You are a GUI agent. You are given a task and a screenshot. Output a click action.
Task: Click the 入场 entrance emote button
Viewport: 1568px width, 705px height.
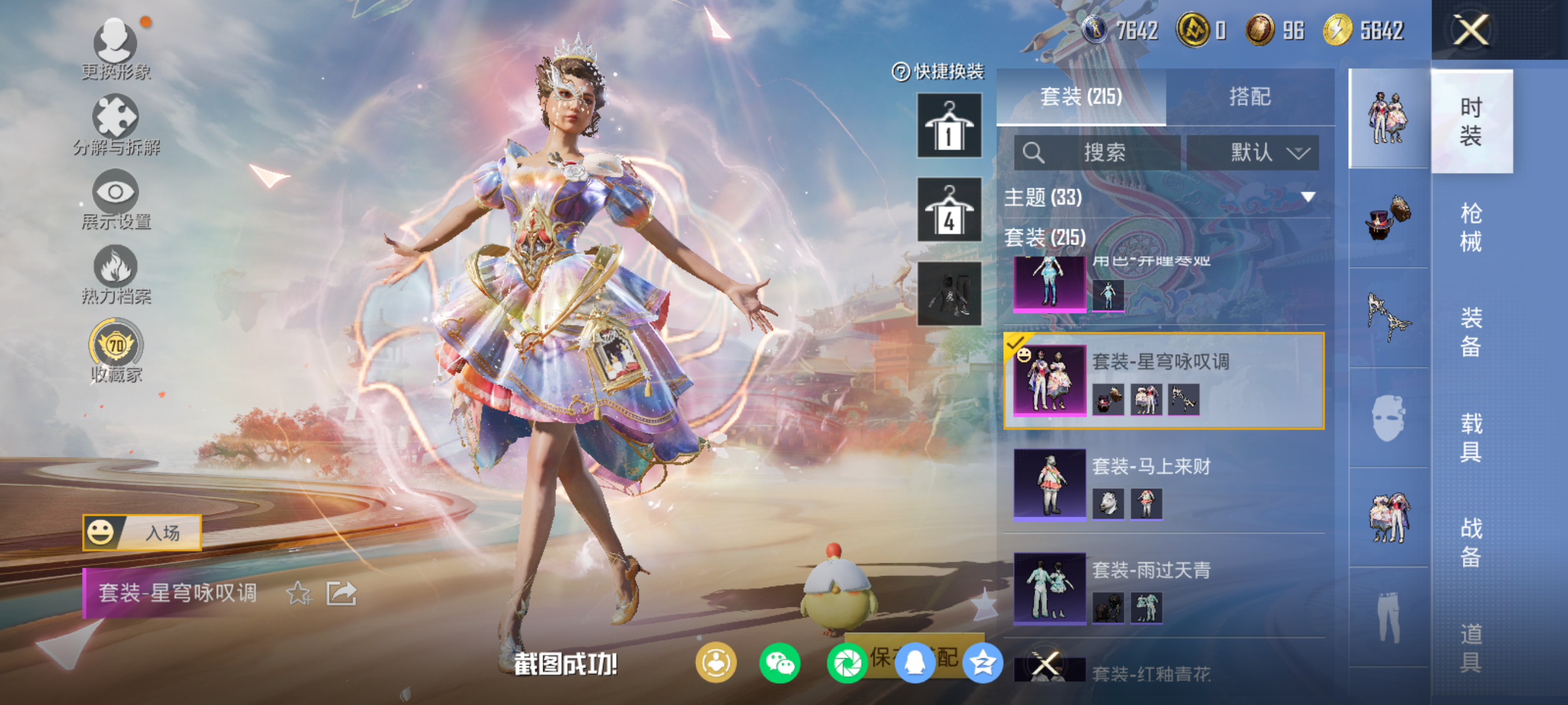(x=142, y=532)
